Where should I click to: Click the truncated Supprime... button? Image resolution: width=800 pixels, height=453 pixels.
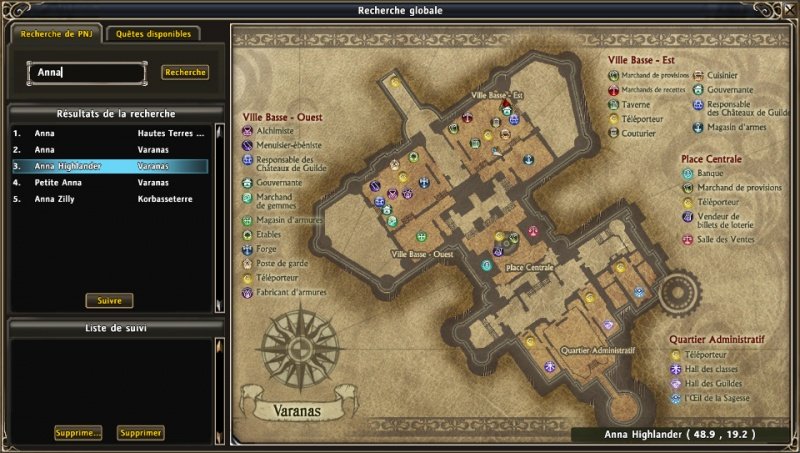coord(78,433)
